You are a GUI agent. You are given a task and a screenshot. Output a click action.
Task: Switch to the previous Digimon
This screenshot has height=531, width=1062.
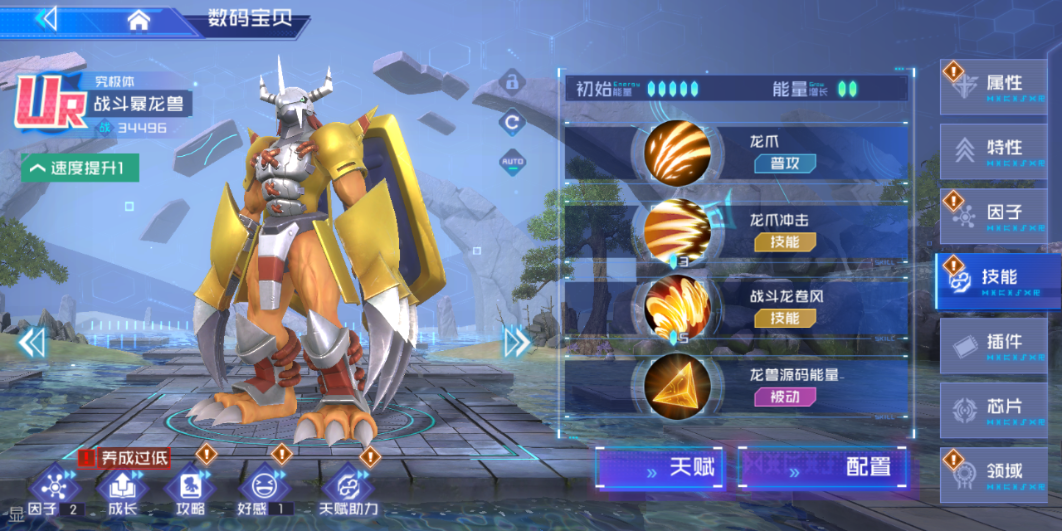click(x=32, y=343)
